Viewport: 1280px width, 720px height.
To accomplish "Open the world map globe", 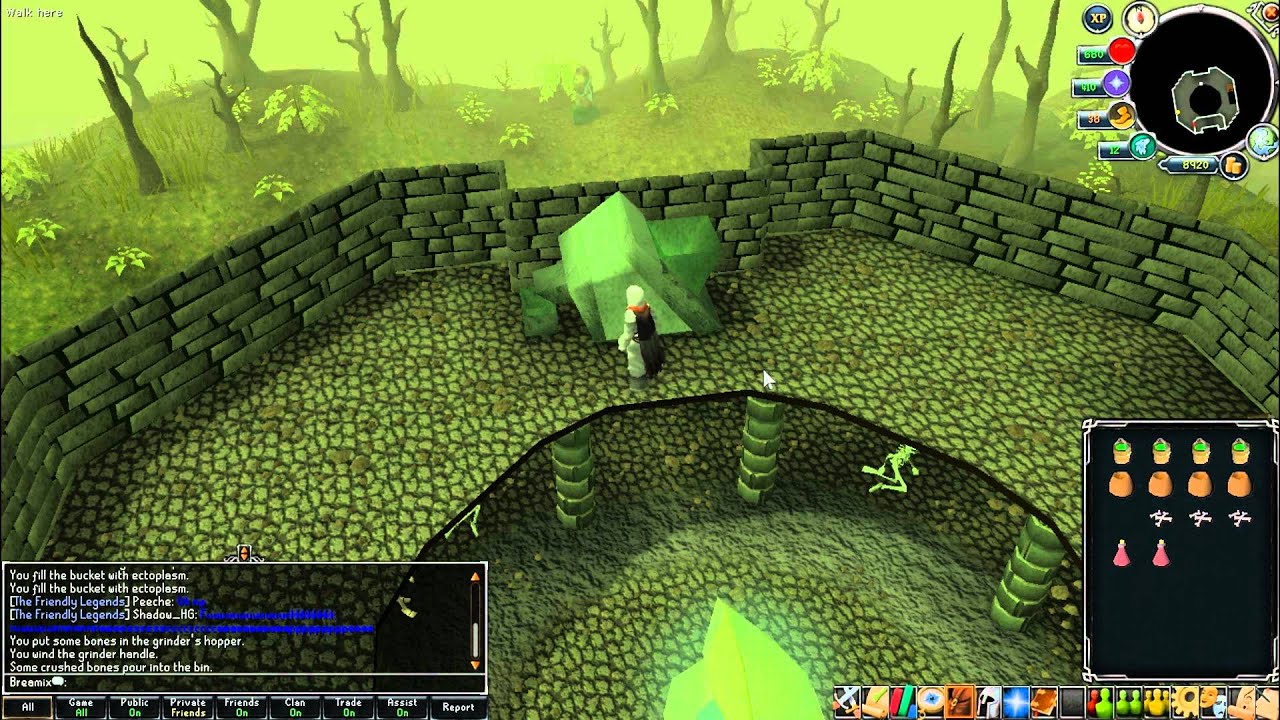I will [1264, 141].
